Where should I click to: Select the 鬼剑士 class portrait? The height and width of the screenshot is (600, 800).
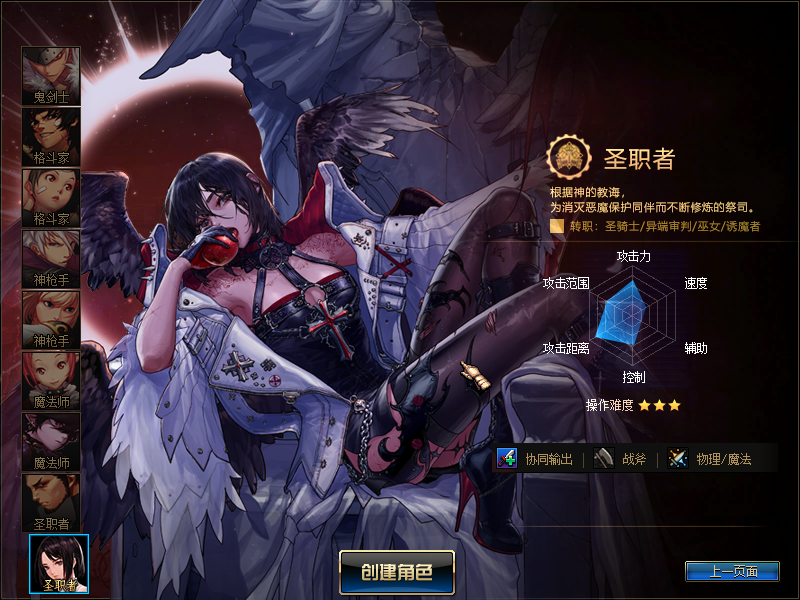(51, 75)
